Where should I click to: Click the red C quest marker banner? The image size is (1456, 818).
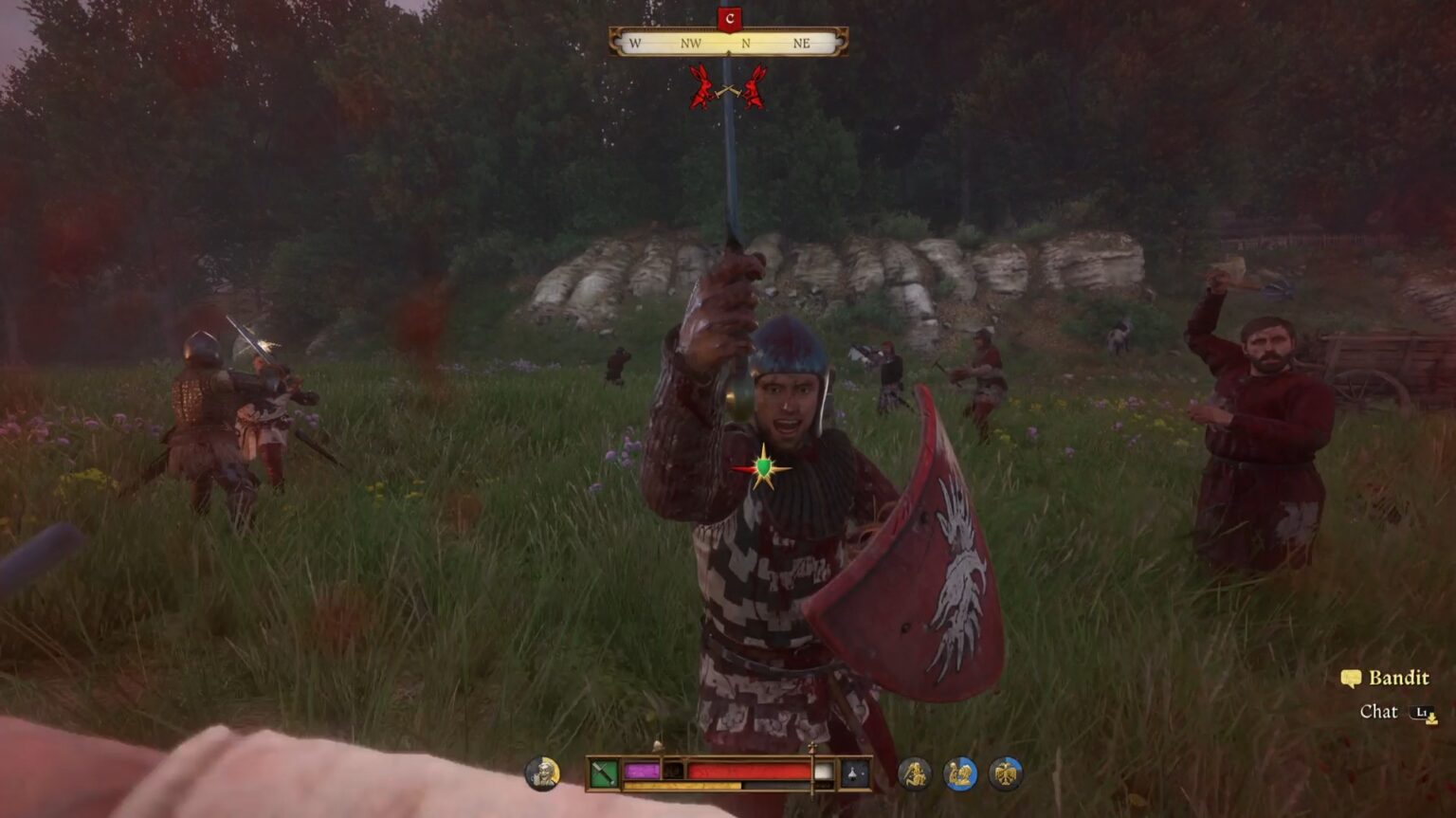click(x=728, y=16)
